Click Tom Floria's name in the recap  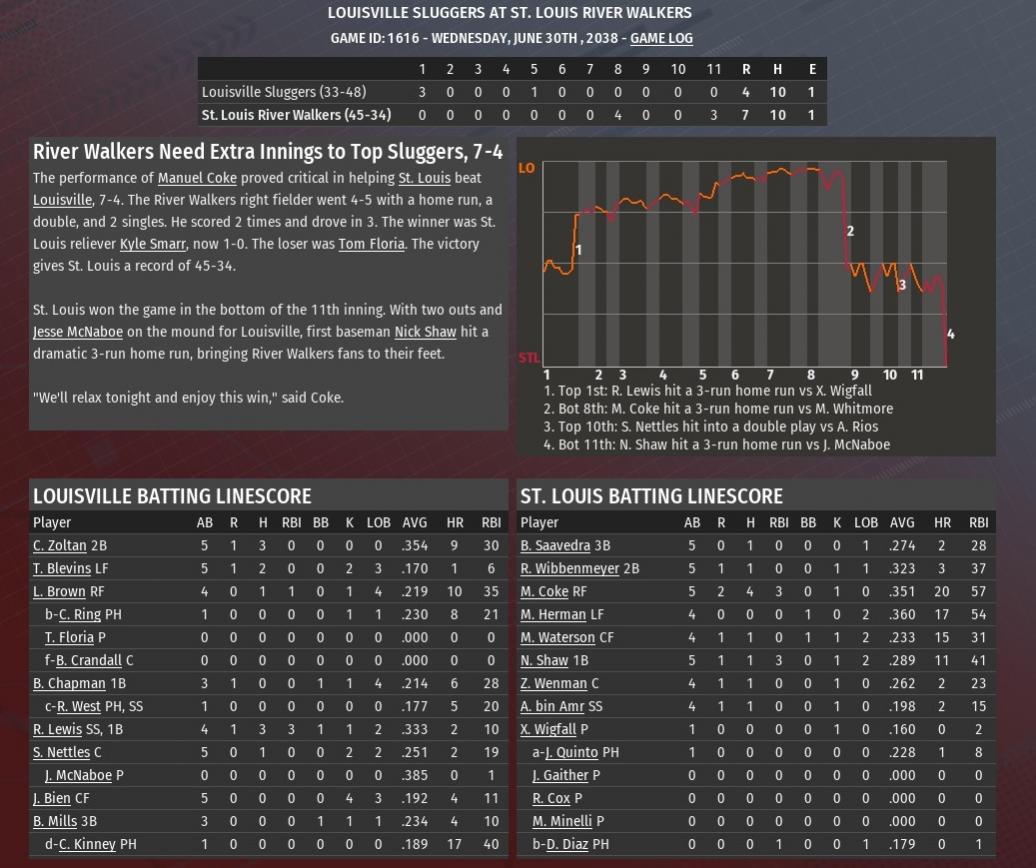point(371,244)
